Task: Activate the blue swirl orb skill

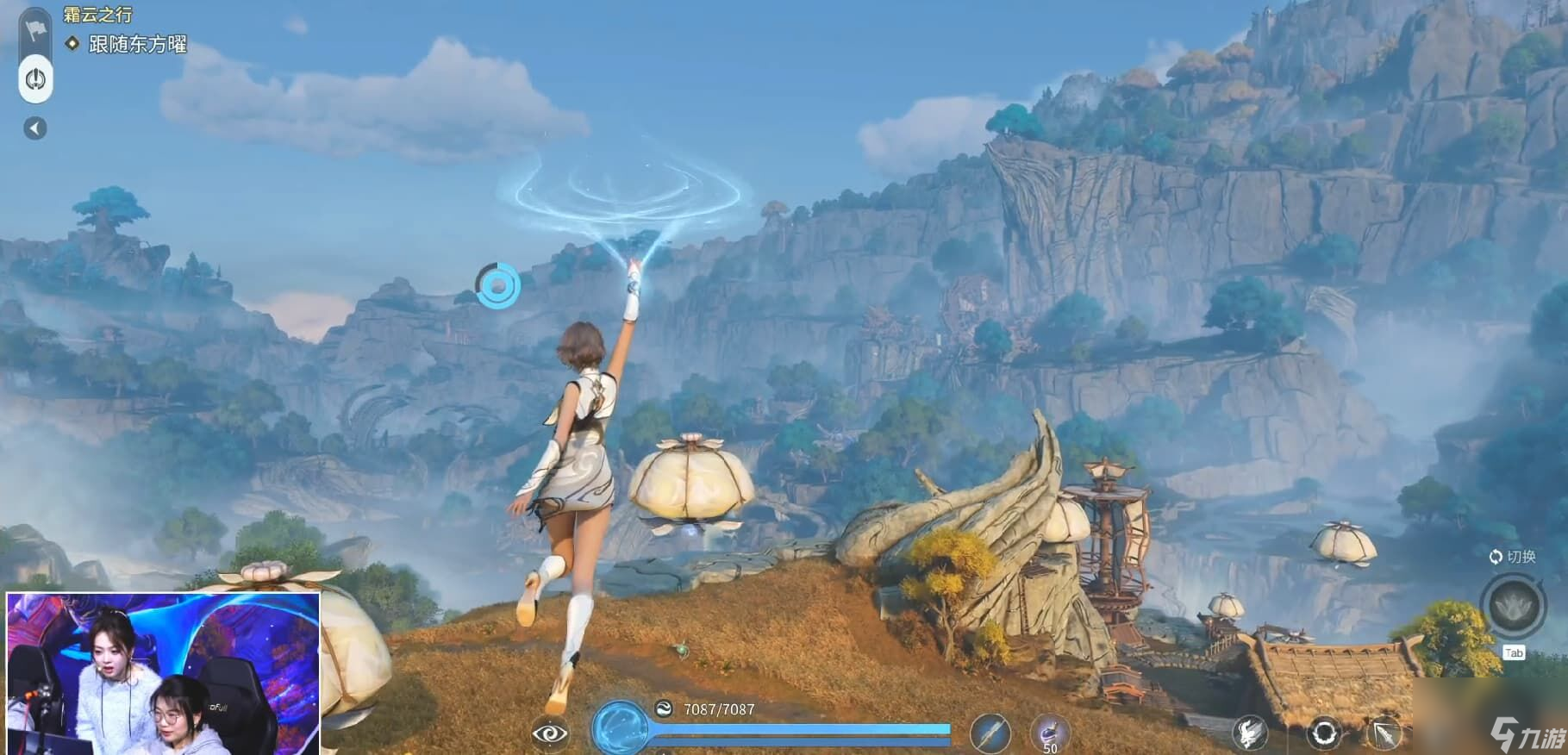Action: click(620, 728)
